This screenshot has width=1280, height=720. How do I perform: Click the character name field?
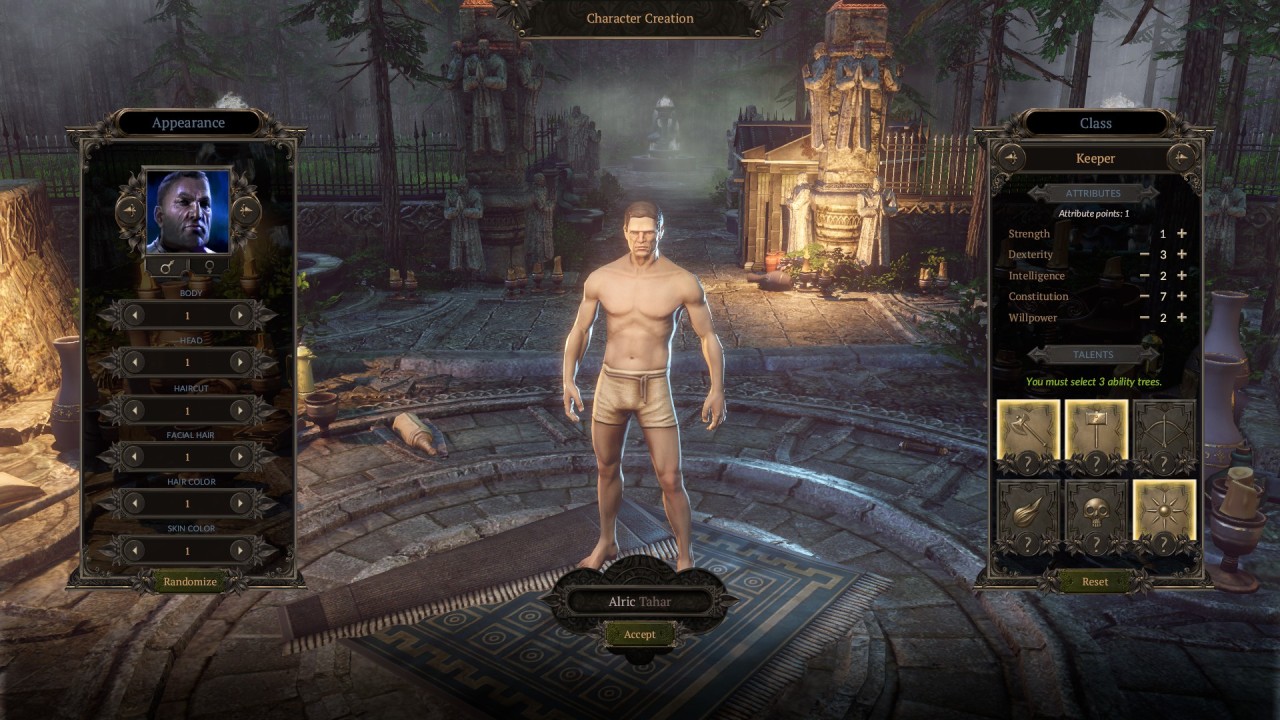coord(639,602)
